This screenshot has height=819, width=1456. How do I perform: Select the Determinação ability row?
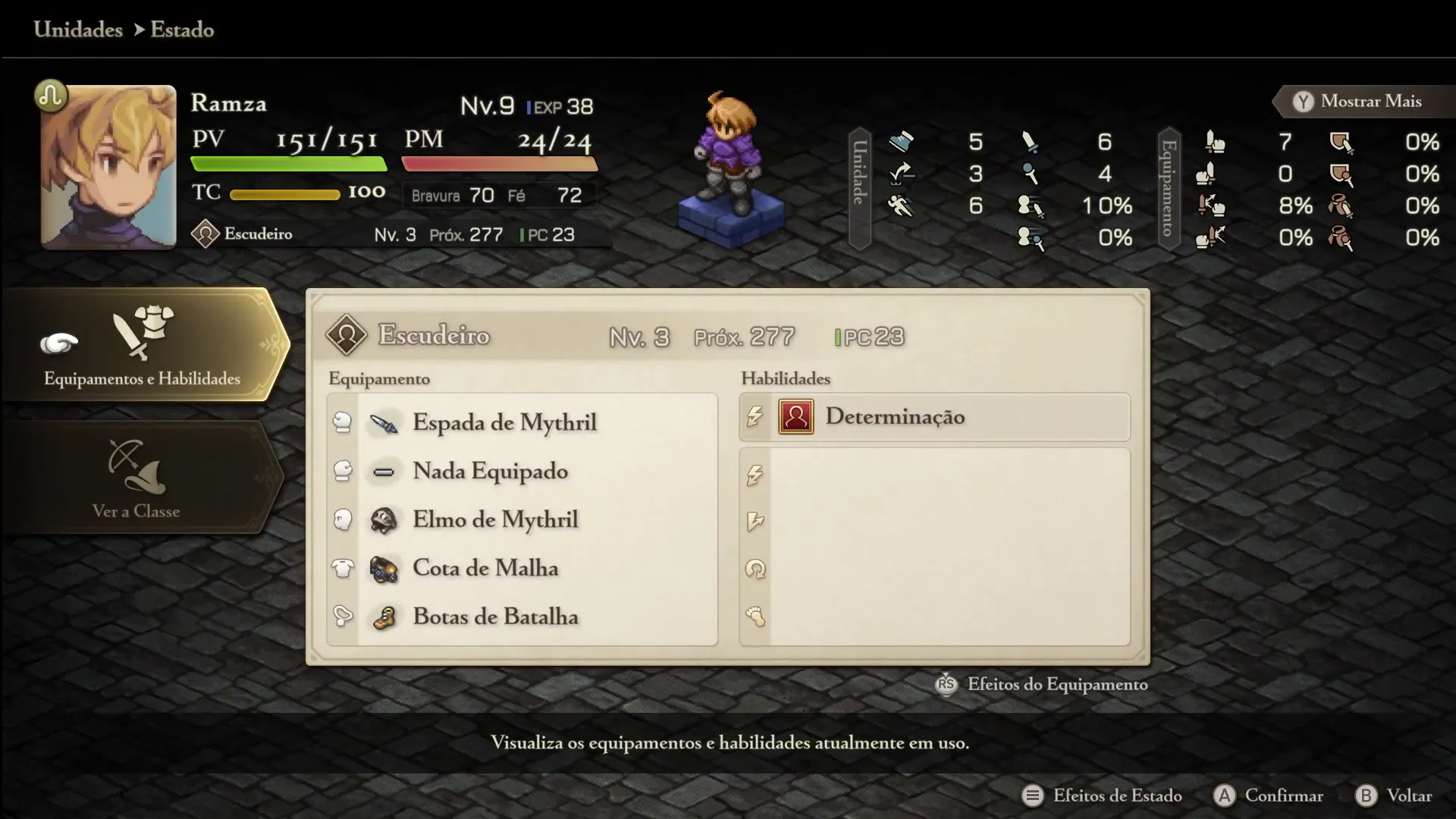click(934, 417)
